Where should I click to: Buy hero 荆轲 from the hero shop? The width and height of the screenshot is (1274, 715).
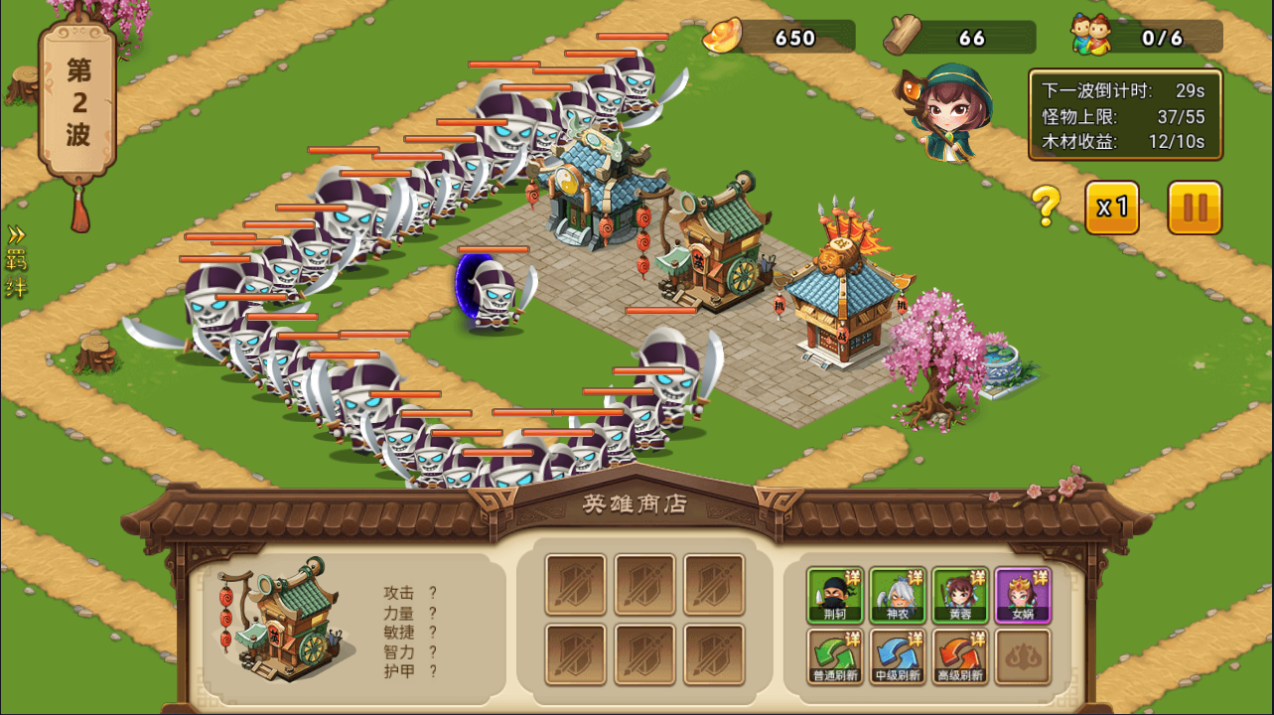[x=835, y=596]
